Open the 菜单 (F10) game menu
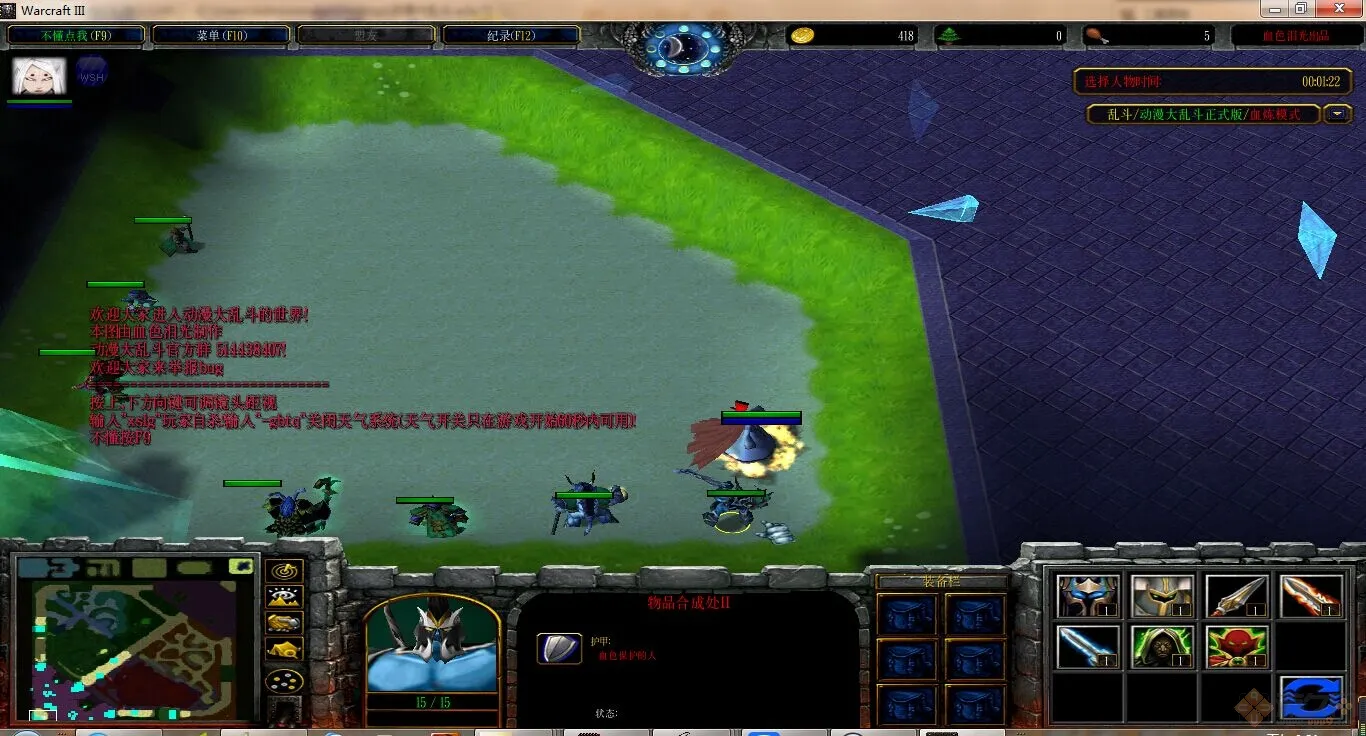 pos(222,36)
